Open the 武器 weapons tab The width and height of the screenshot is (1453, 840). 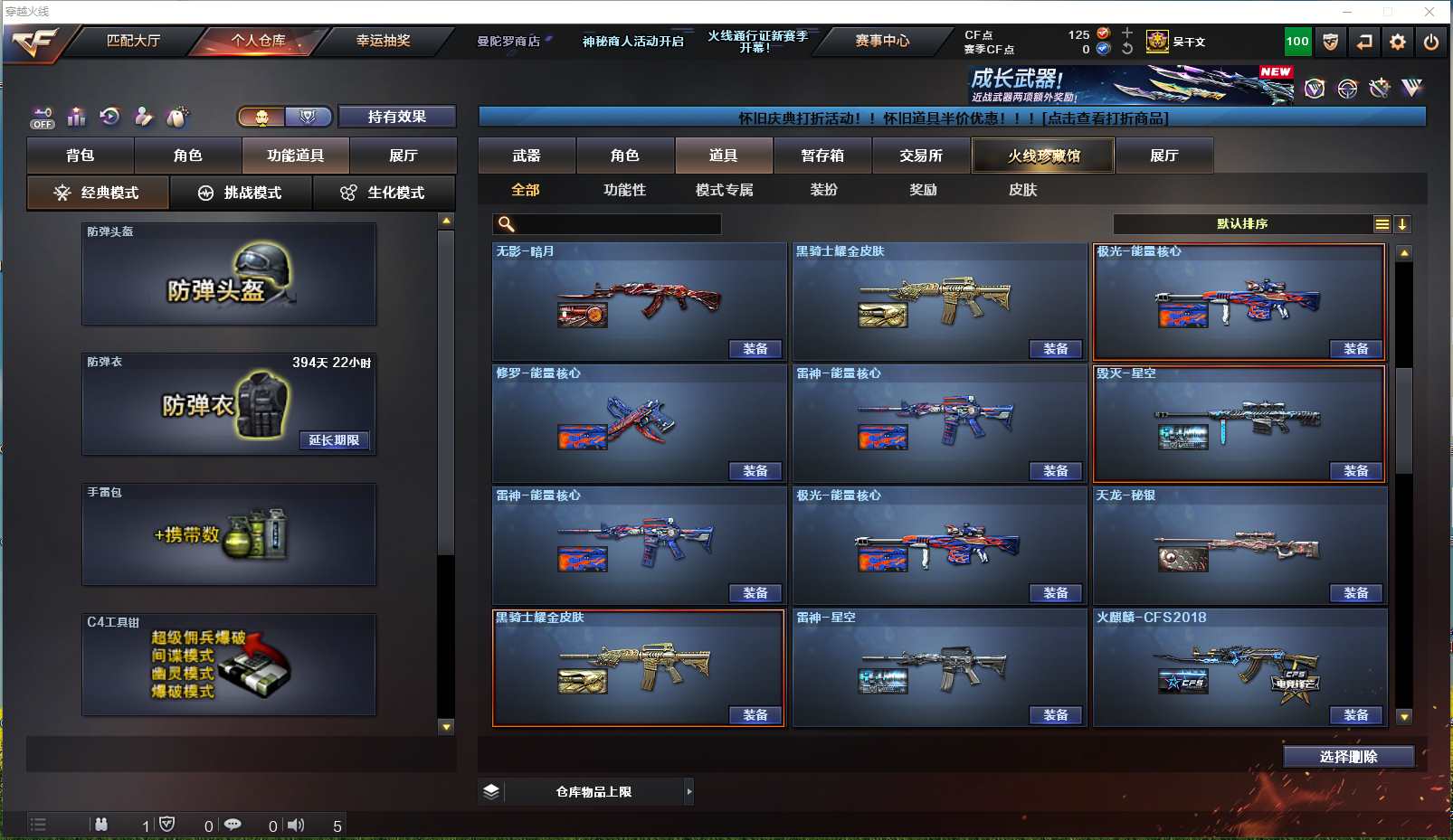pyautogui.click(x=526, y=156)
